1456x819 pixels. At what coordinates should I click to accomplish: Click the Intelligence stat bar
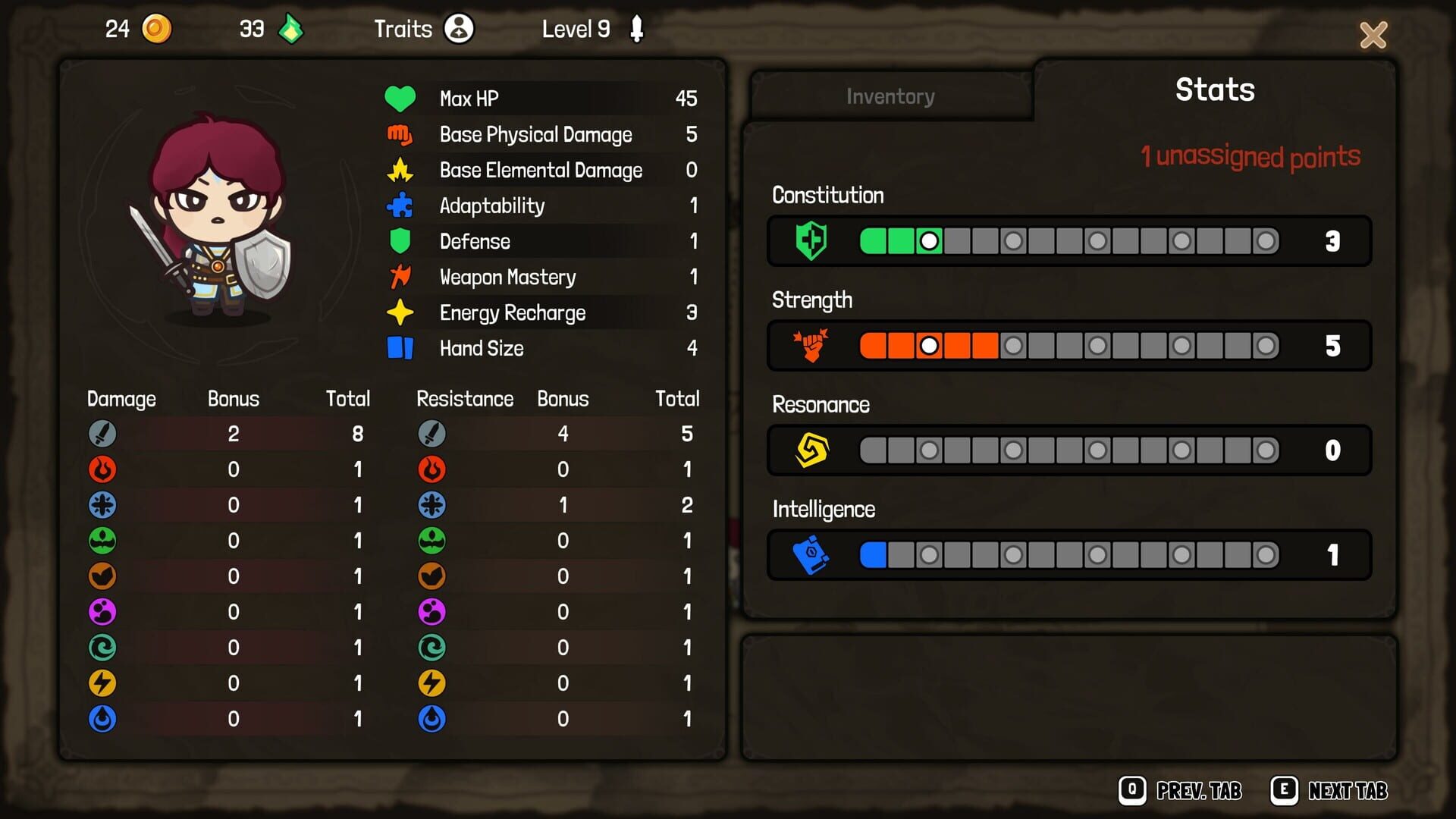[x=1062, y=554]
